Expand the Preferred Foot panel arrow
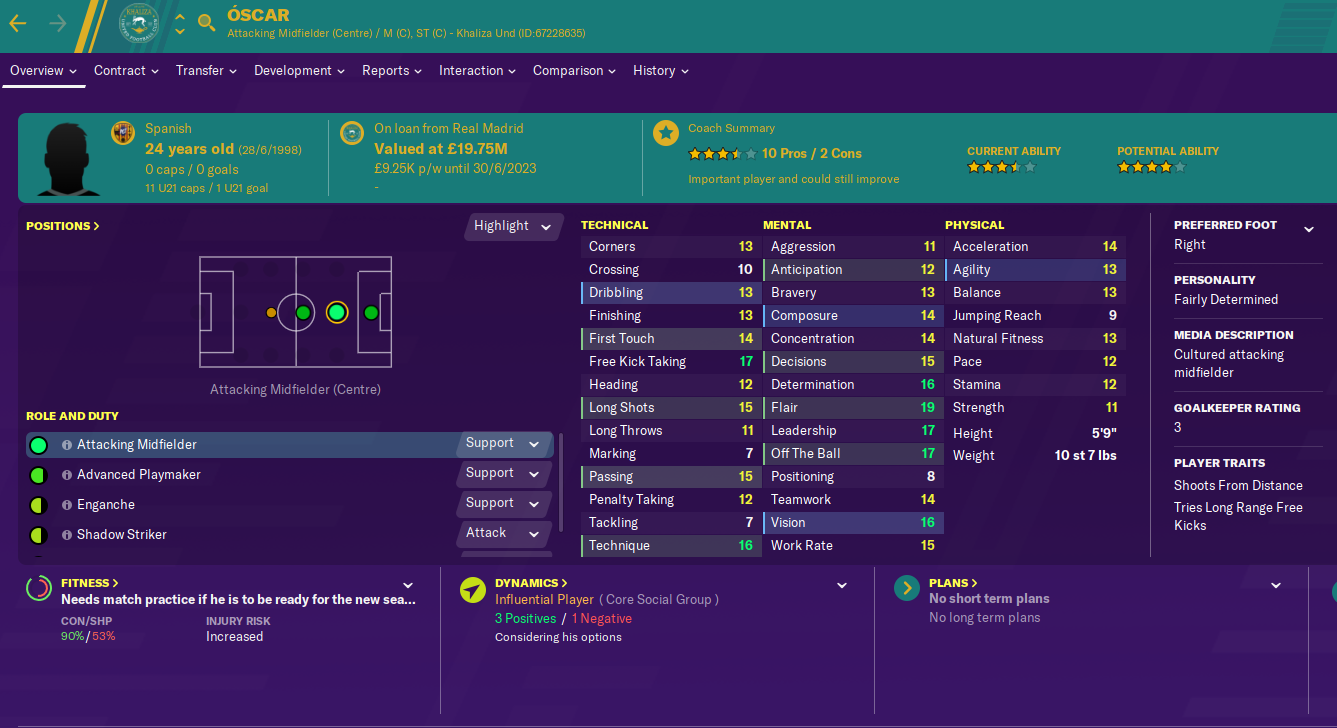The height and width of the screenshot is (728, 1337). (x=1308, y=230)
